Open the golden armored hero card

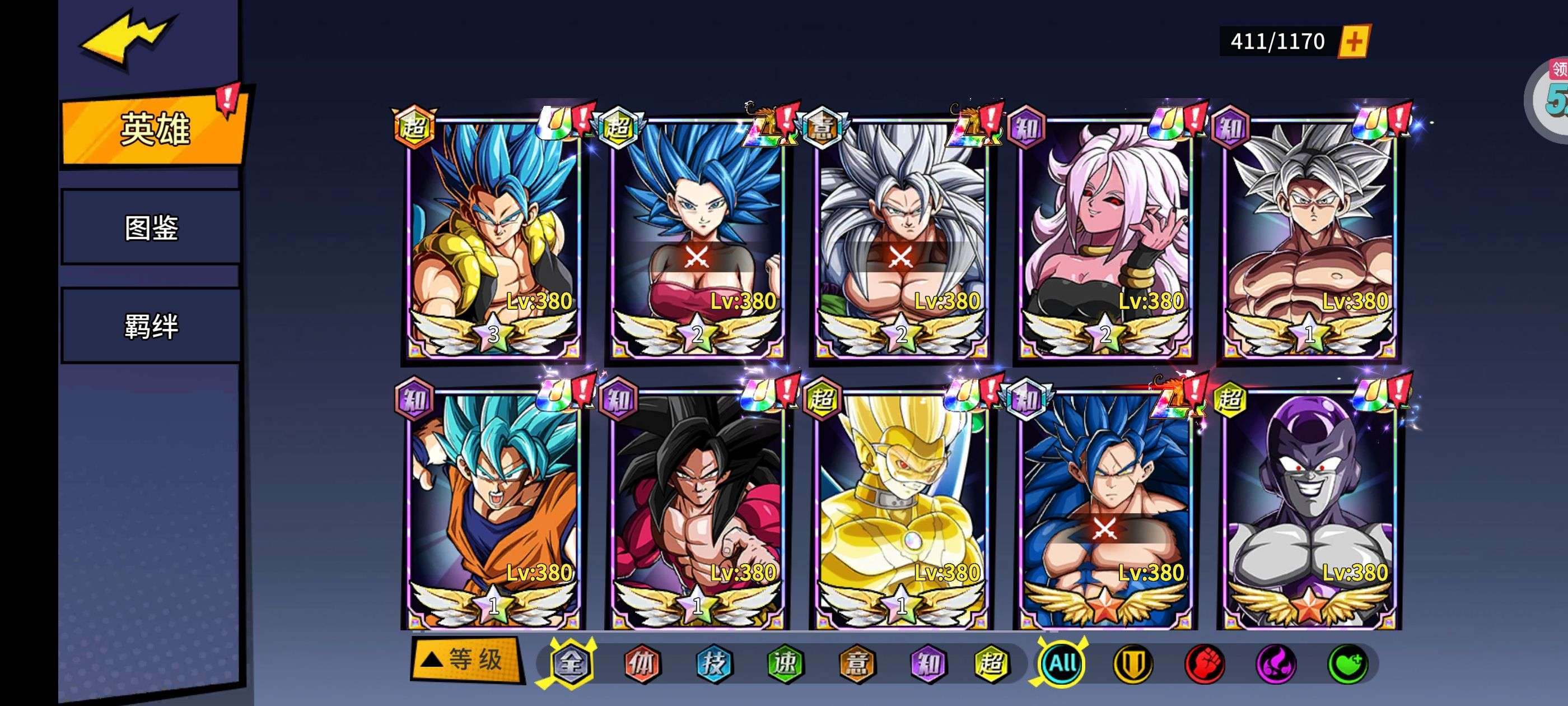click(x=901, y=509)
